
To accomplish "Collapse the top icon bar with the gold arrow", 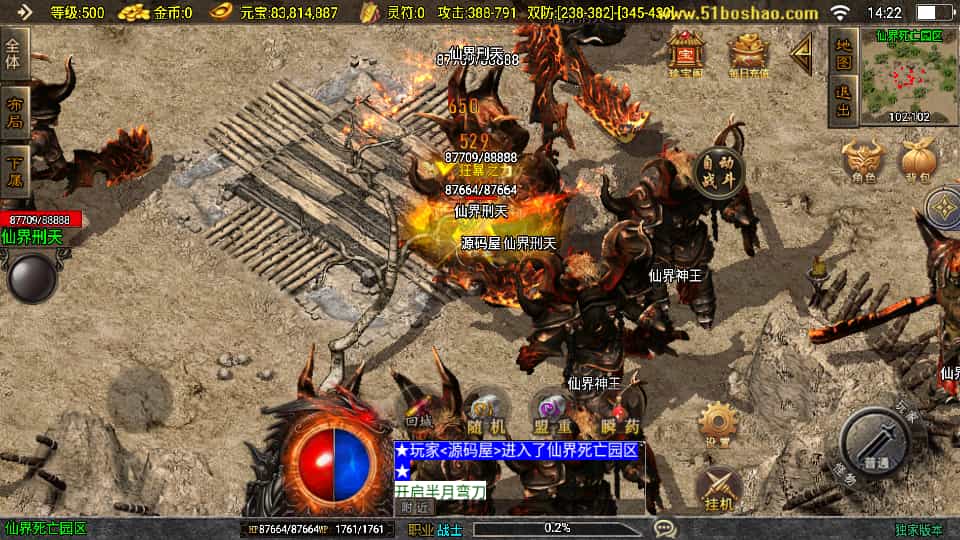I will (x=802, y=54).
